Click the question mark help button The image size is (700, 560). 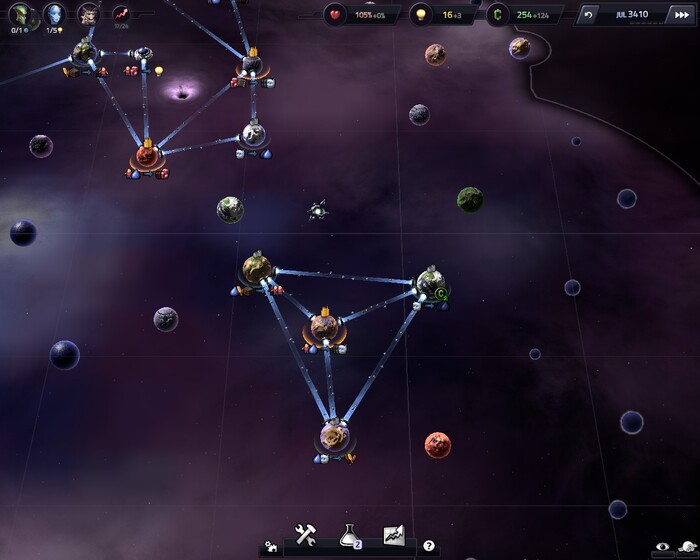pos(429,546)
